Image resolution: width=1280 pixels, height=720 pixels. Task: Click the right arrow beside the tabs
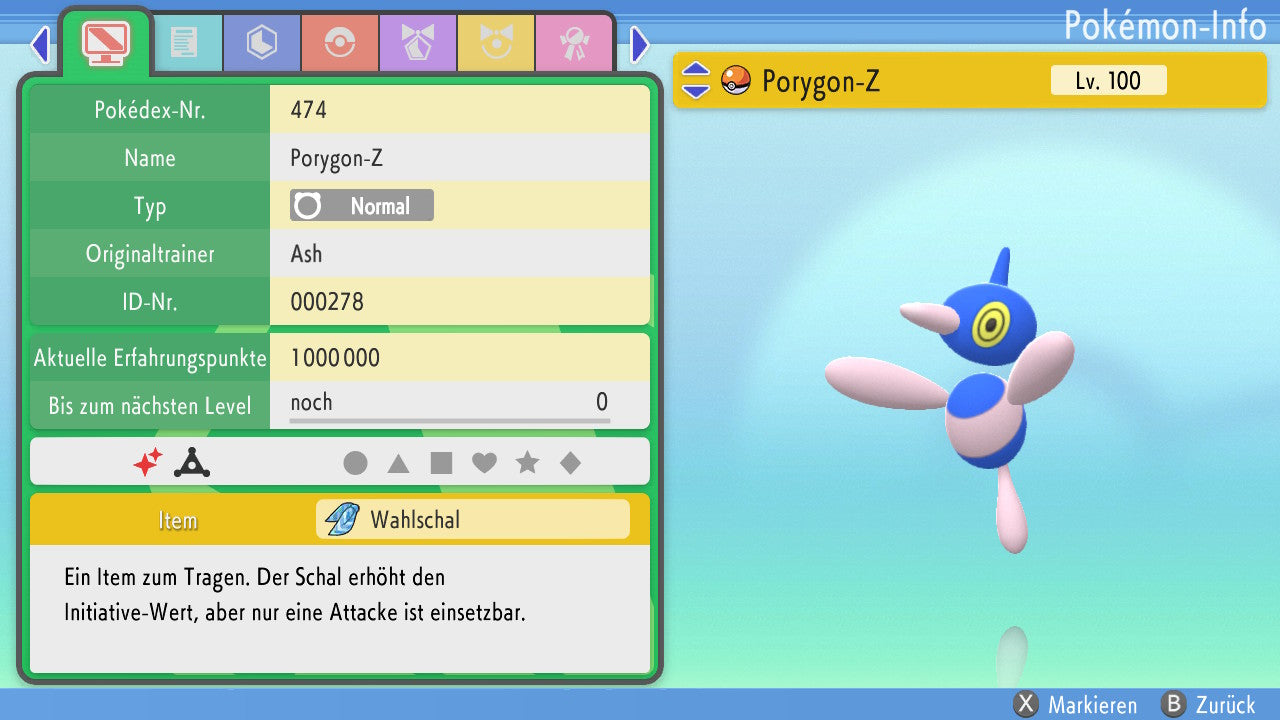click(640, 44)
